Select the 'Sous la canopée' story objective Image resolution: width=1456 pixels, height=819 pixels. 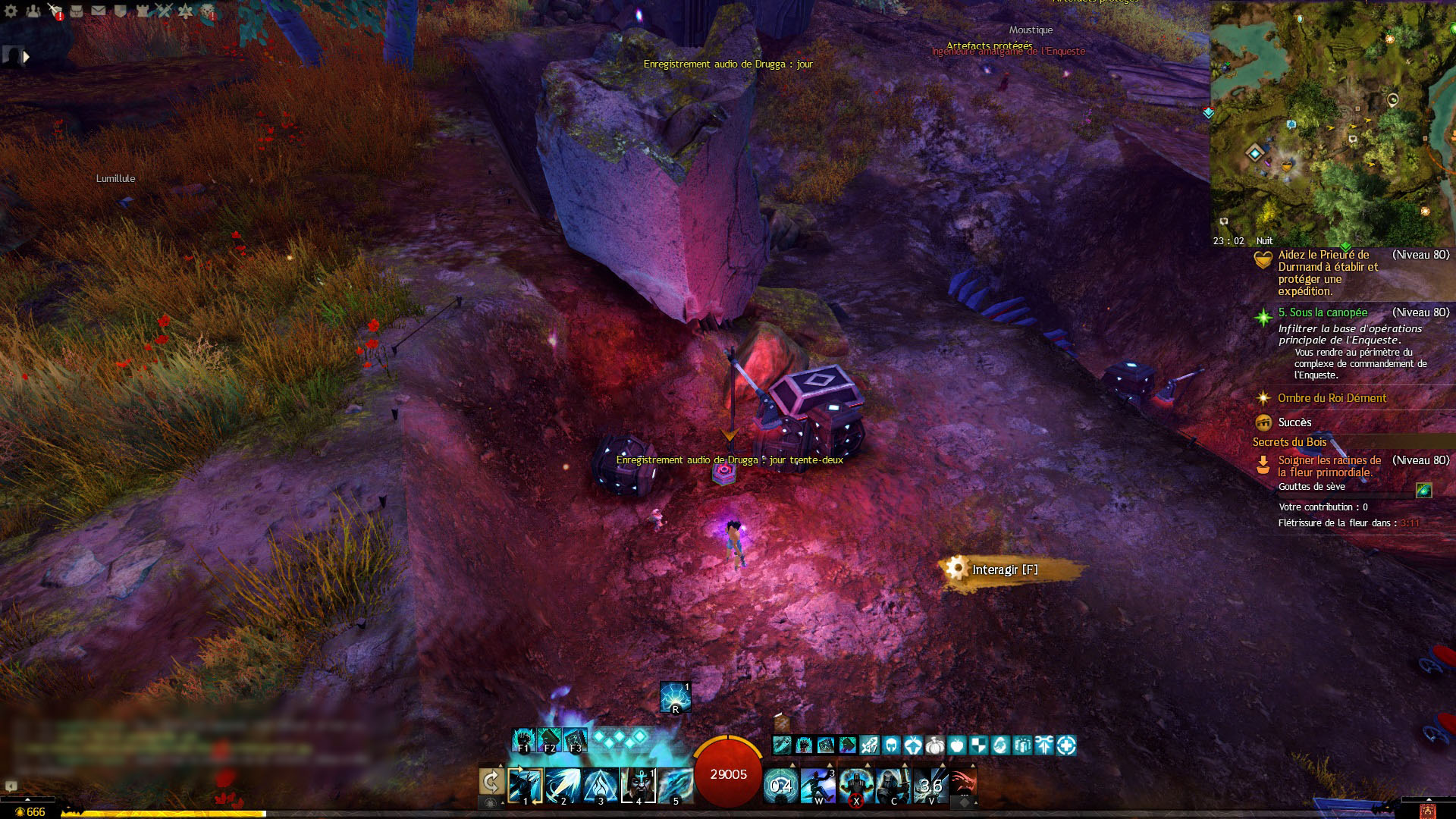coord(1323,312)
